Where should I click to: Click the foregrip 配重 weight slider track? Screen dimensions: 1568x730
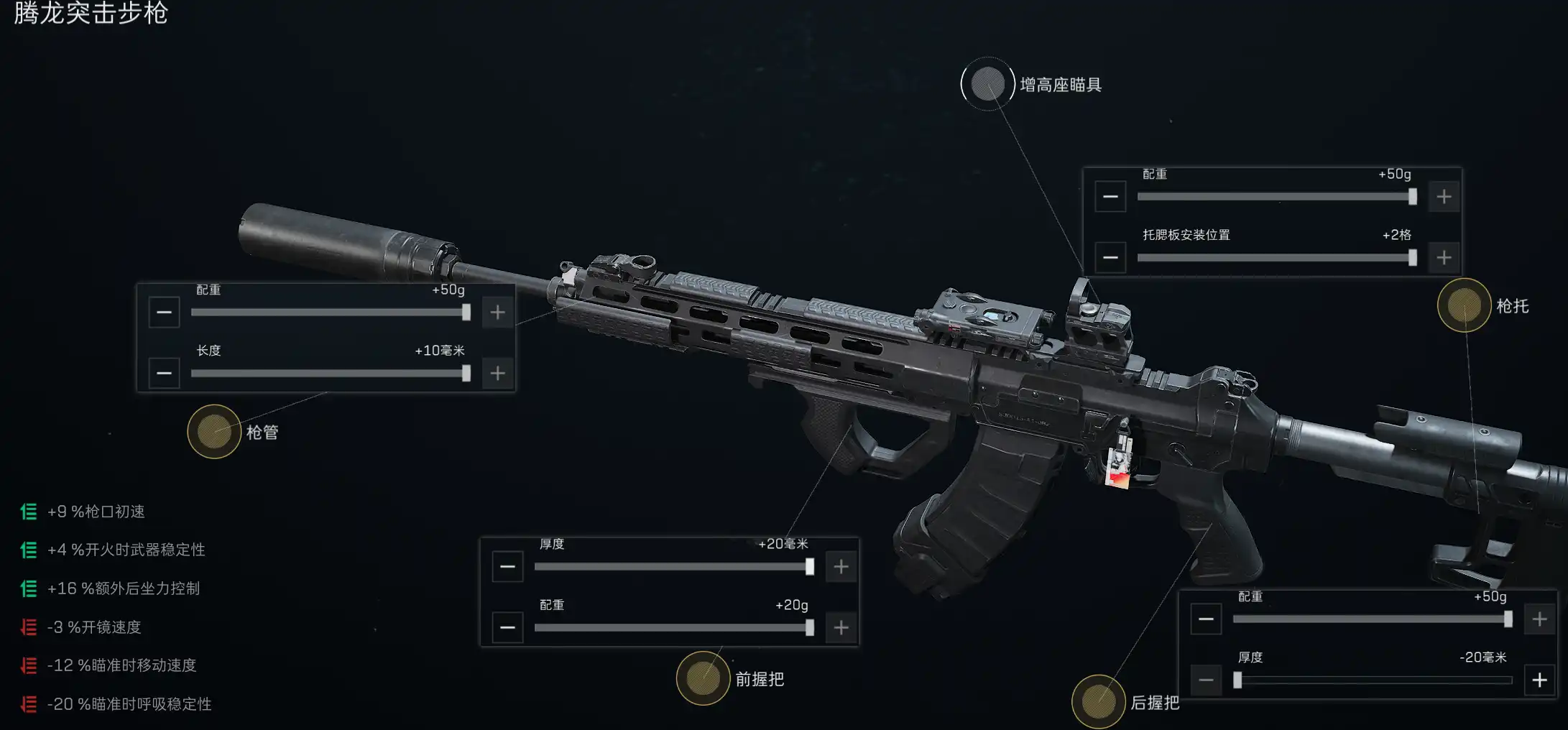673,628
